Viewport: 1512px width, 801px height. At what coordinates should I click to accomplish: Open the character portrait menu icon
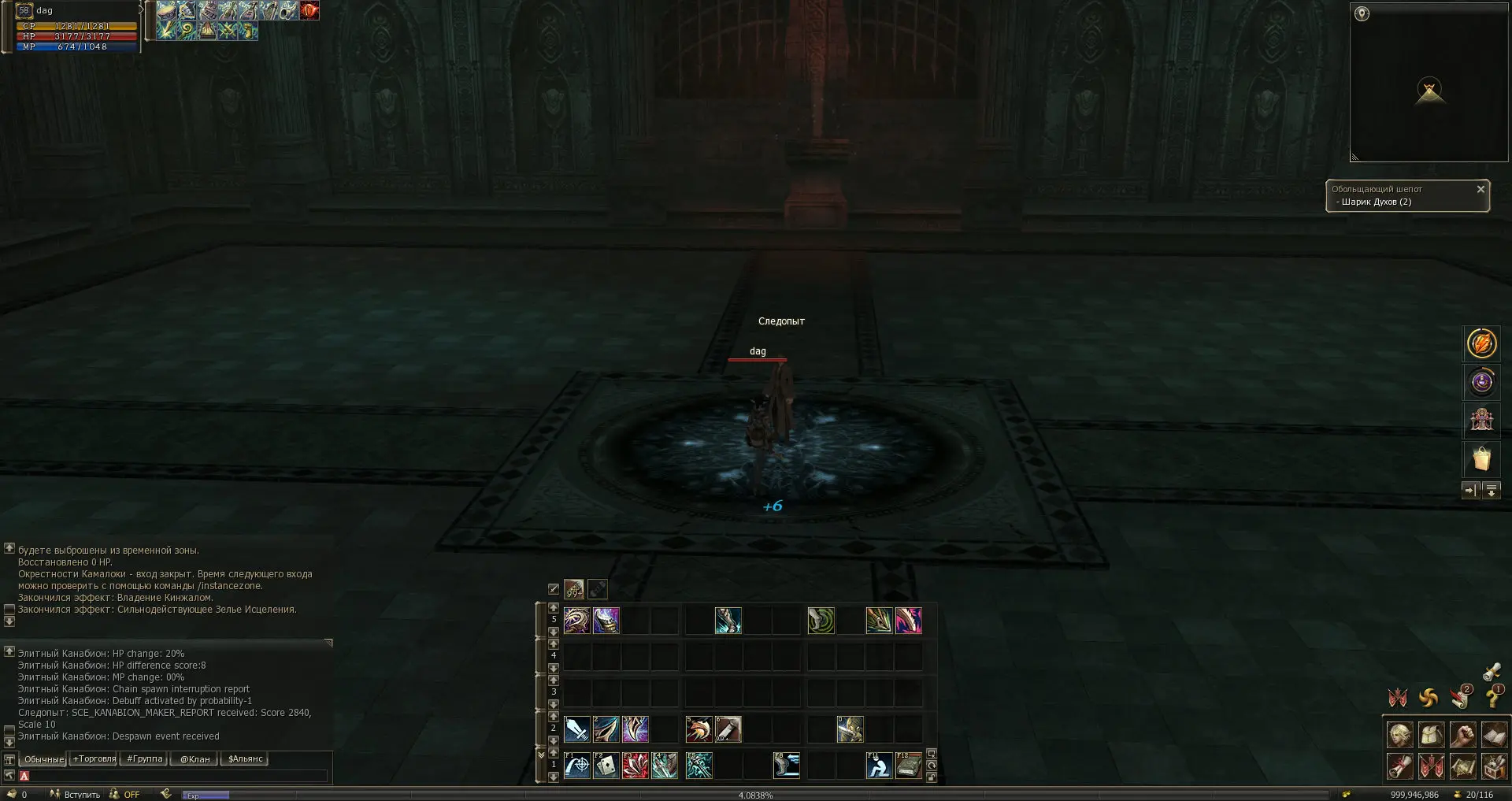[x=1399, y=735]
